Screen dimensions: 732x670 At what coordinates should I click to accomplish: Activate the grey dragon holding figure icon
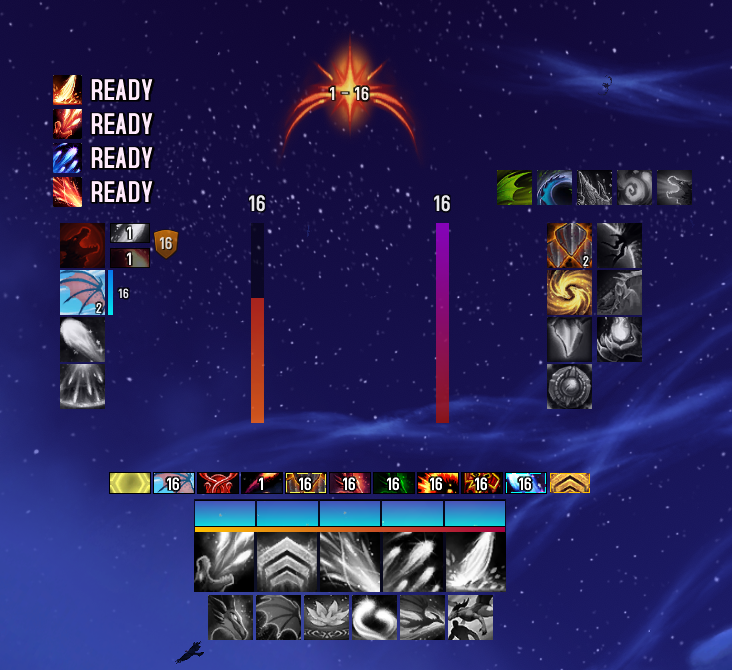point(471,617)
